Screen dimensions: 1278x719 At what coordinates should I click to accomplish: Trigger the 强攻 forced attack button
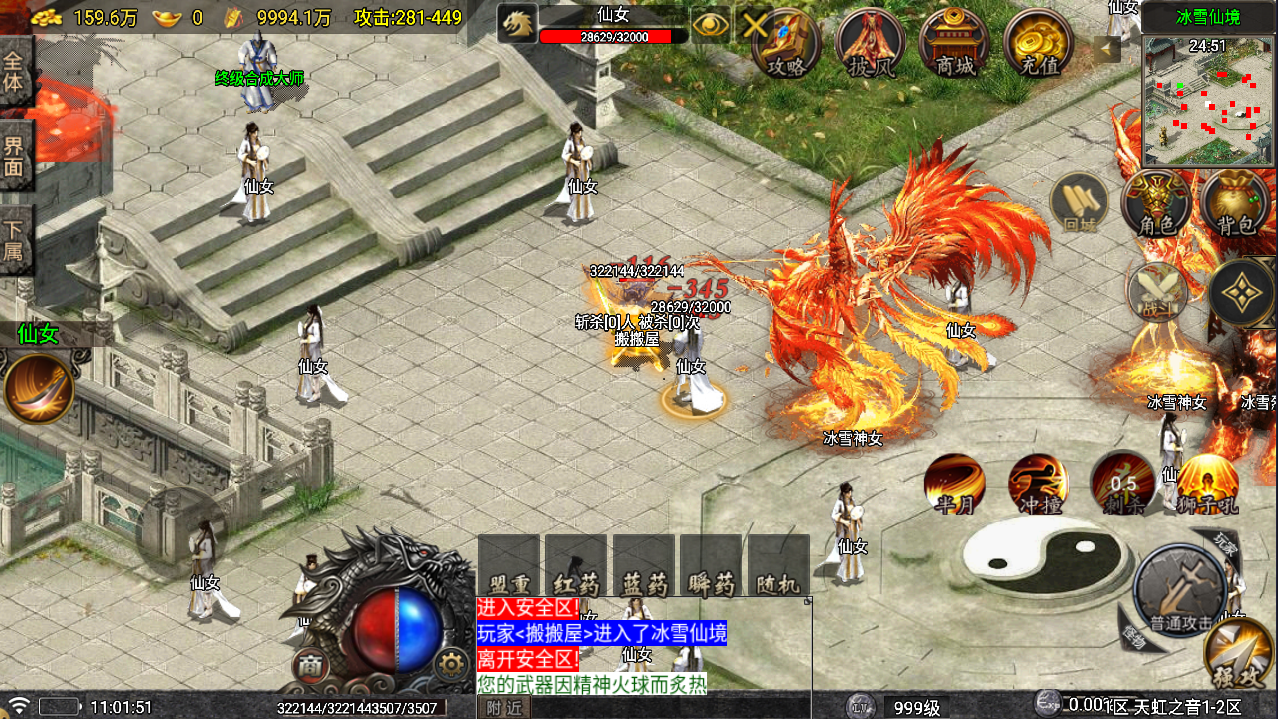(1239, 657)
